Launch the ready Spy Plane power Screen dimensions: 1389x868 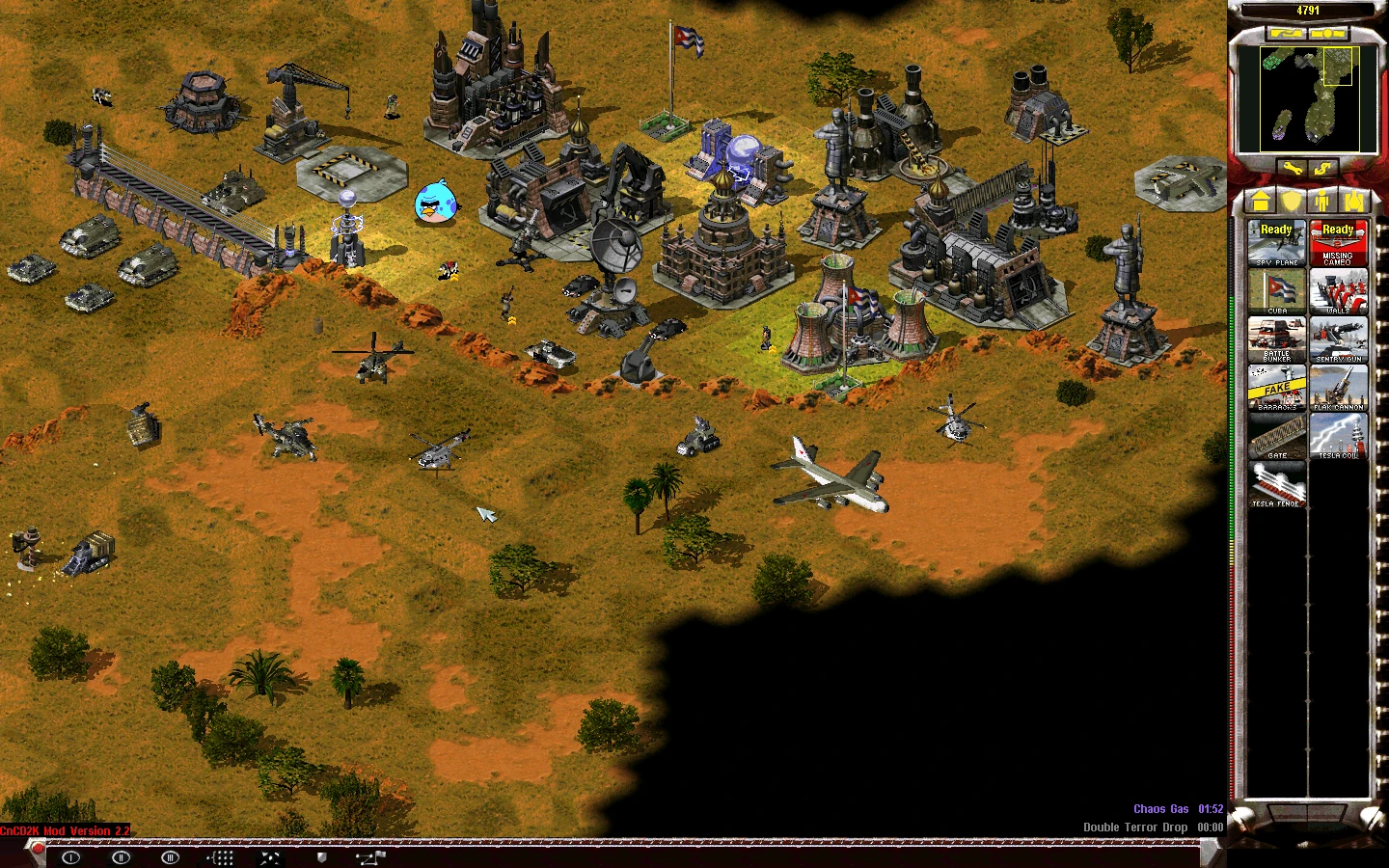point(1276,243)
